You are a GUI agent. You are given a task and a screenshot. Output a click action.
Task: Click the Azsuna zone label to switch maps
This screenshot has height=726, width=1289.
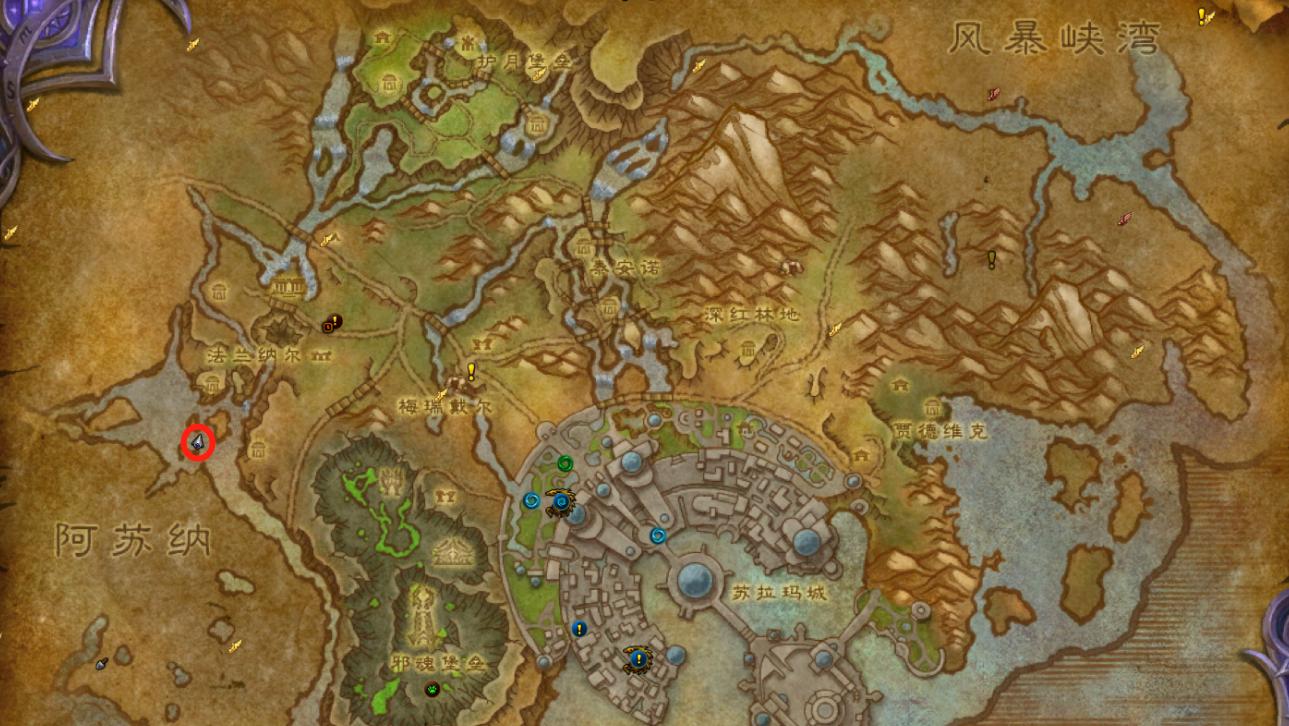click(135, 538)
